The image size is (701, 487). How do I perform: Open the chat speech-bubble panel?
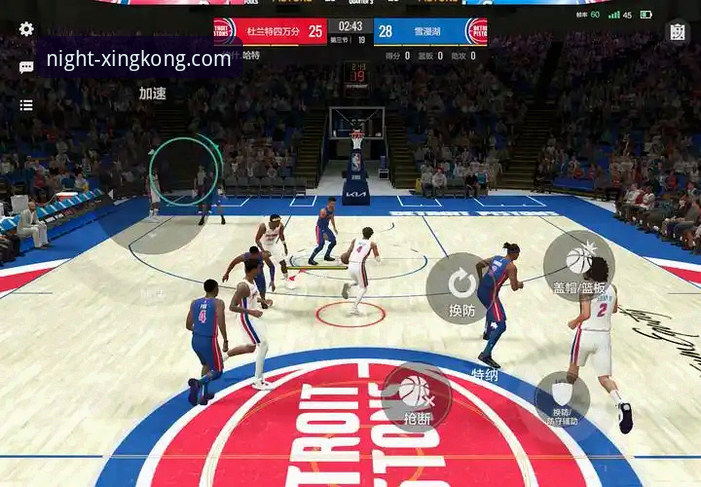[26, 68]
